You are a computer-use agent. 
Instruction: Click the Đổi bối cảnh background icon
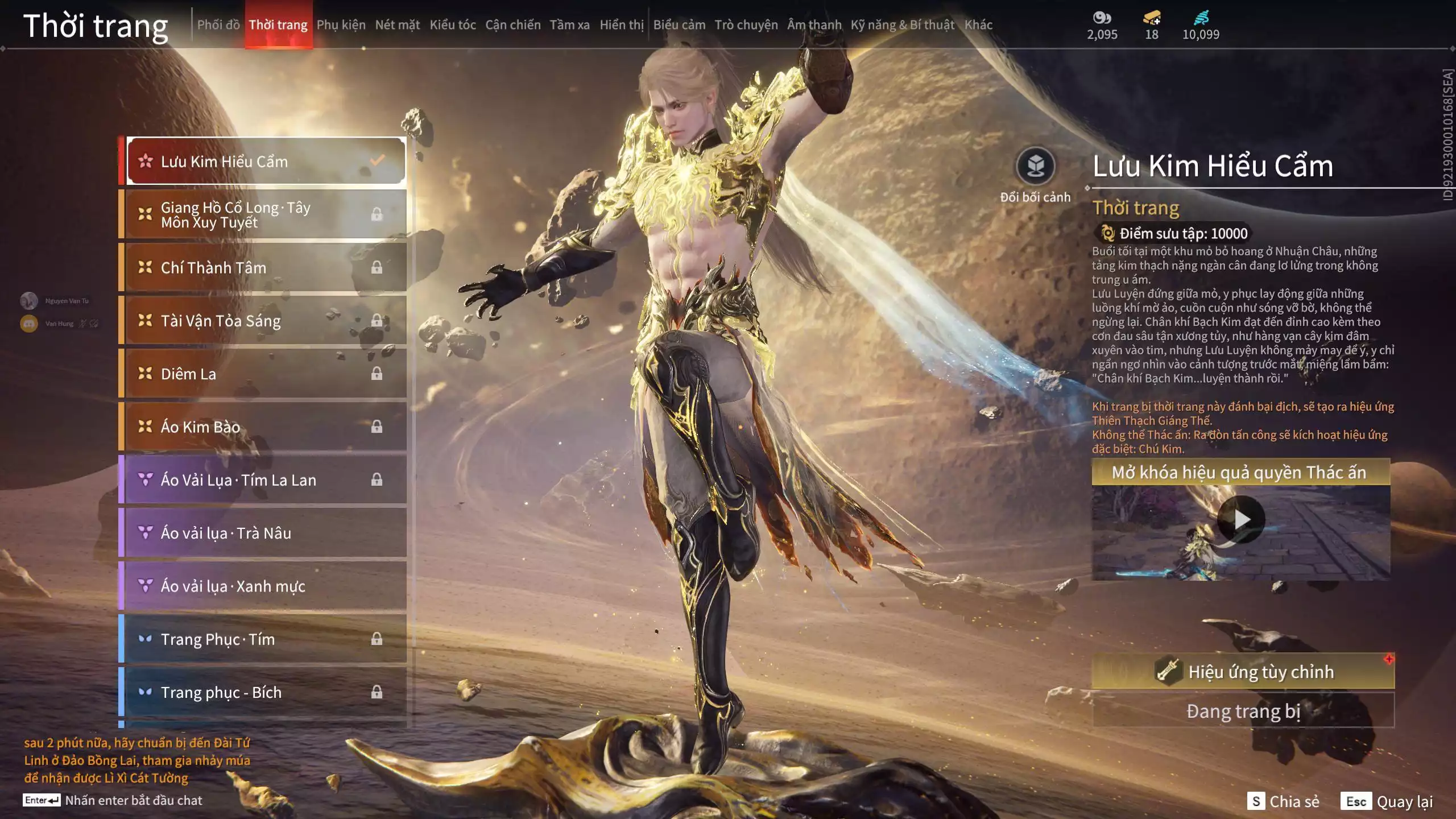1035,167
